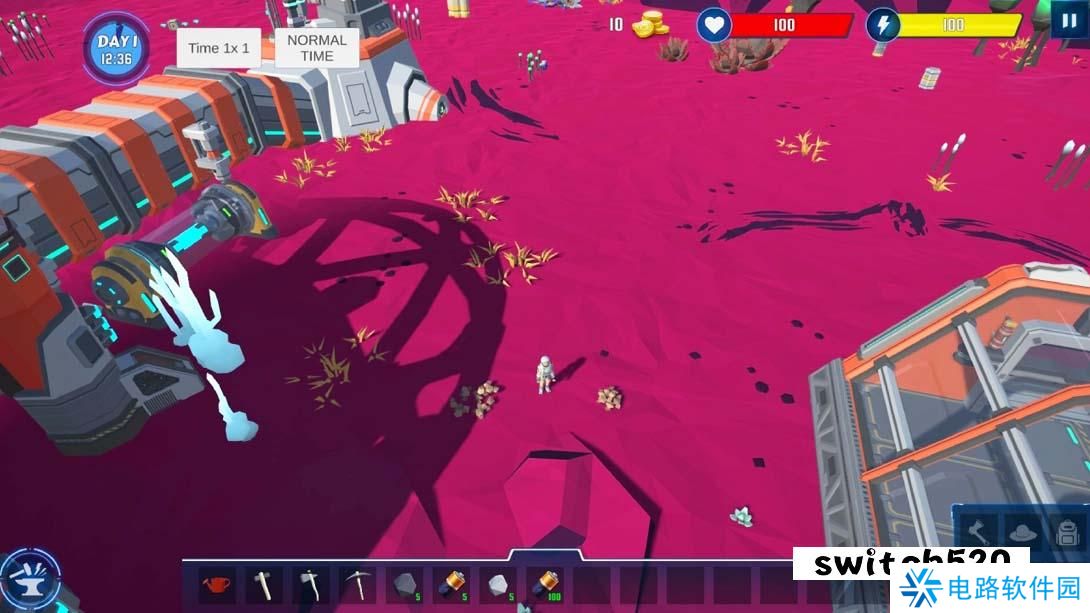Select the pickaxe hotbar slot
This screenshot has width=1090, height=613.
tap(356, 584)
